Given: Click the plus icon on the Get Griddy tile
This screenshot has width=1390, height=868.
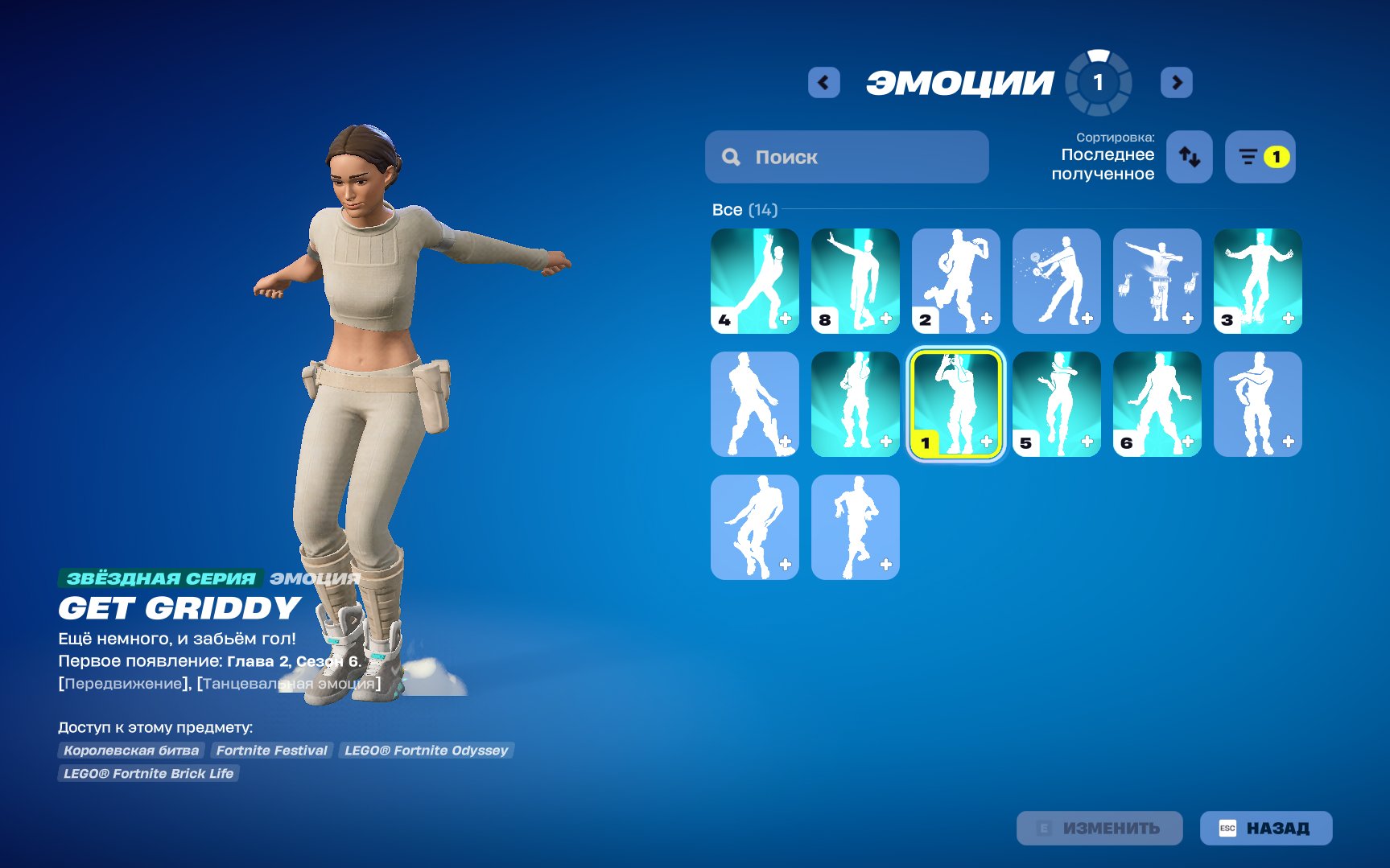Looking at the screenshot, I should point(985,441).
